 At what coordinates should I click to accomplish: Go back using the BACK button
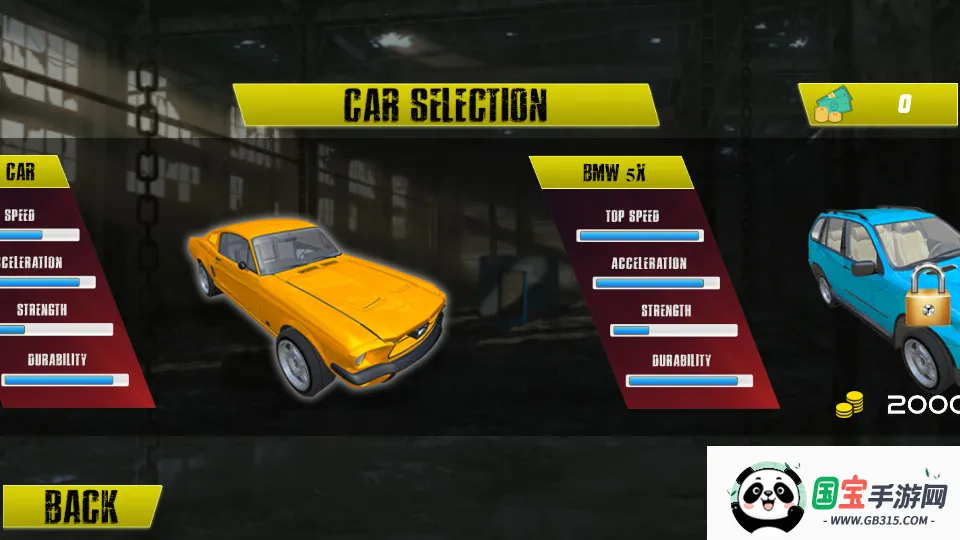pyautogui.click(x=80, y=507)
